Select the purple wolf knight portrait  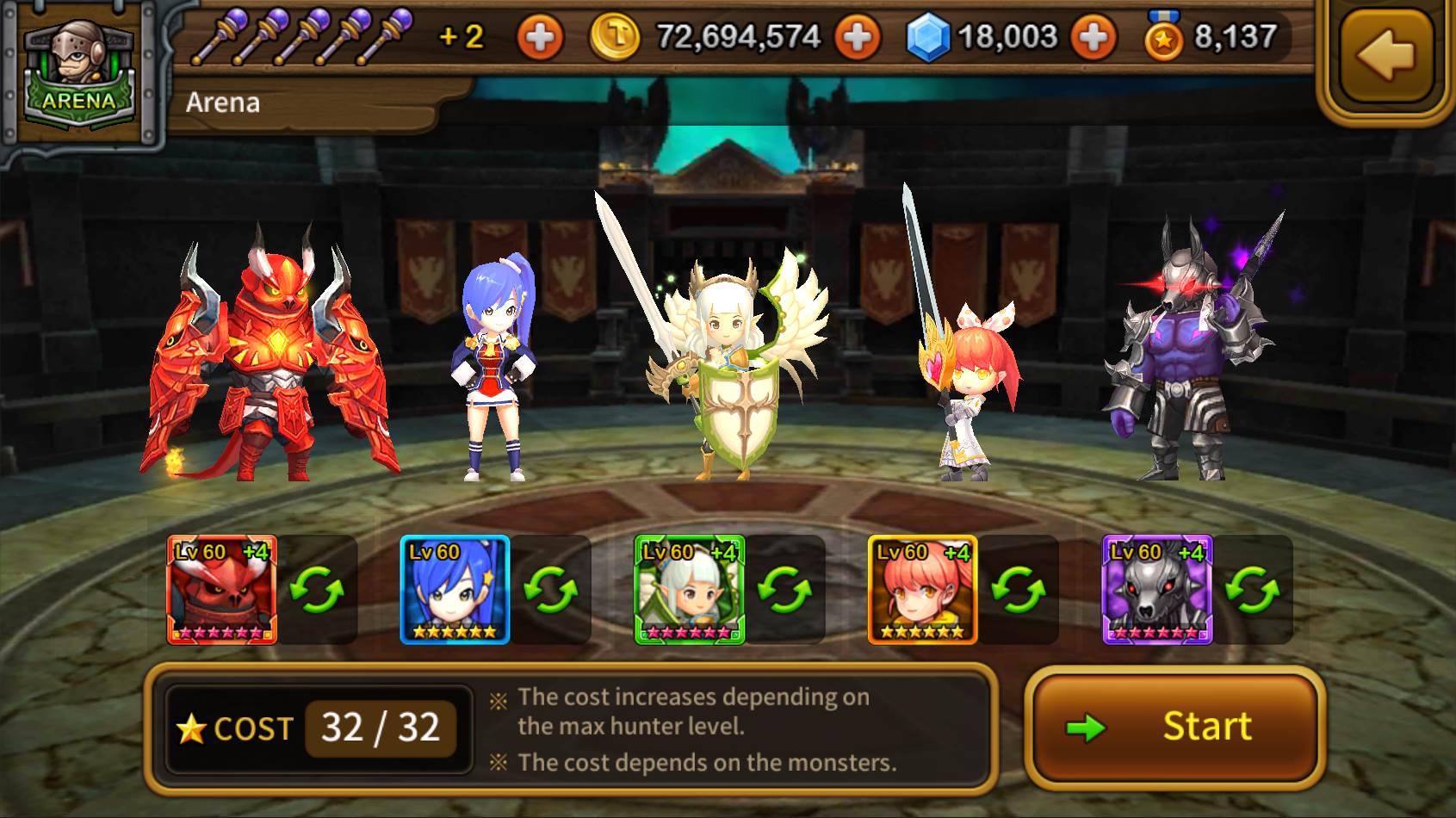pyautogui.click(x=1157, y=590)
